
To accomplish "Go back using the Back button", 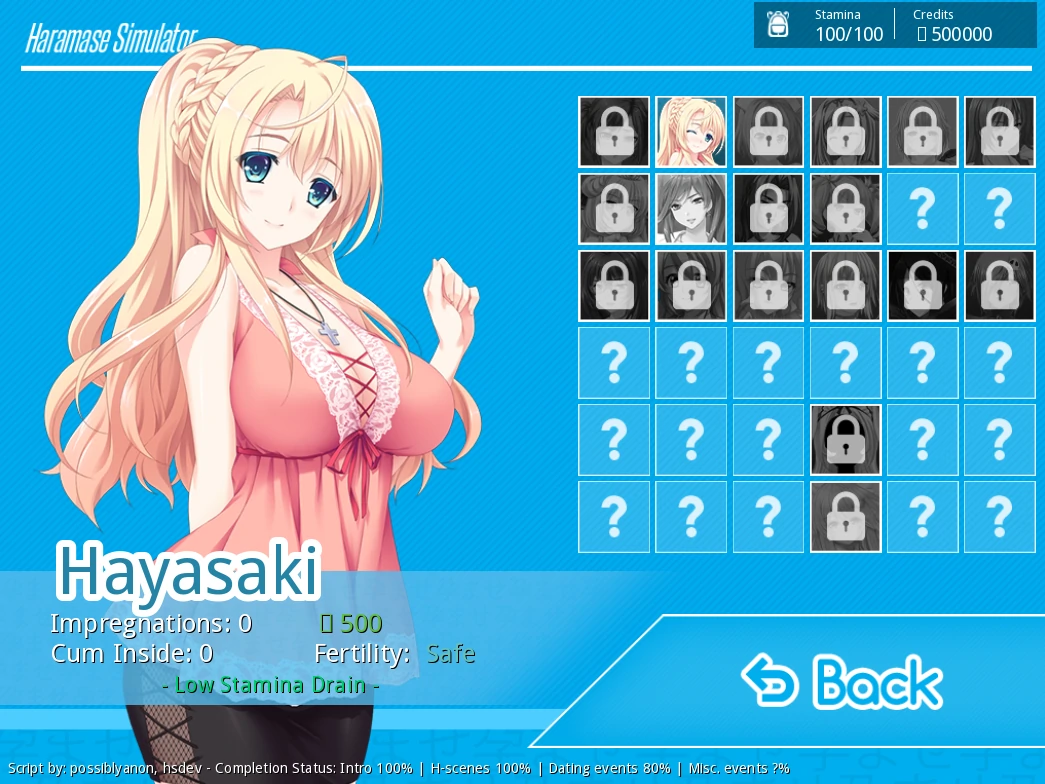I will pos(842,682).
